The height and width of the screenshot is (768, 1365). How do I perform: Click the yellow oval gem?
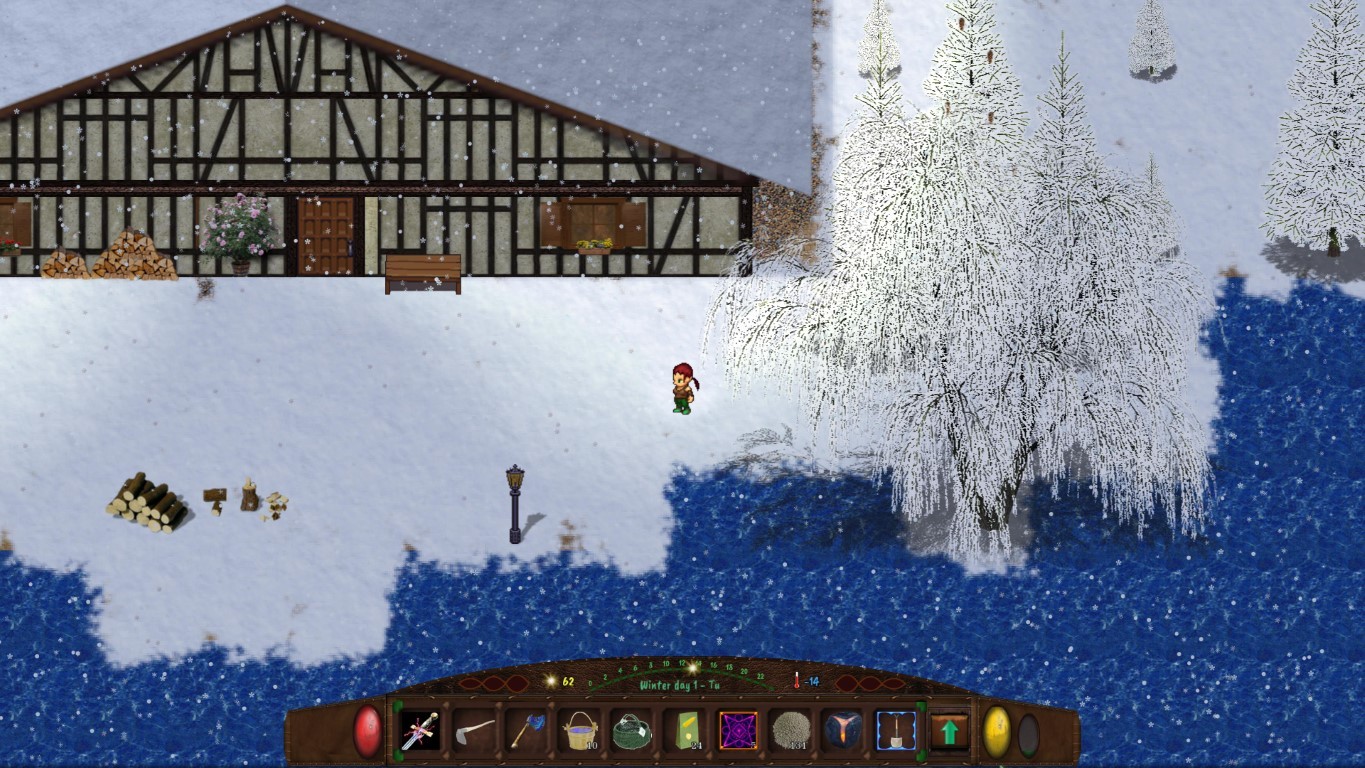pyautogui.click(x=997, y=732)
